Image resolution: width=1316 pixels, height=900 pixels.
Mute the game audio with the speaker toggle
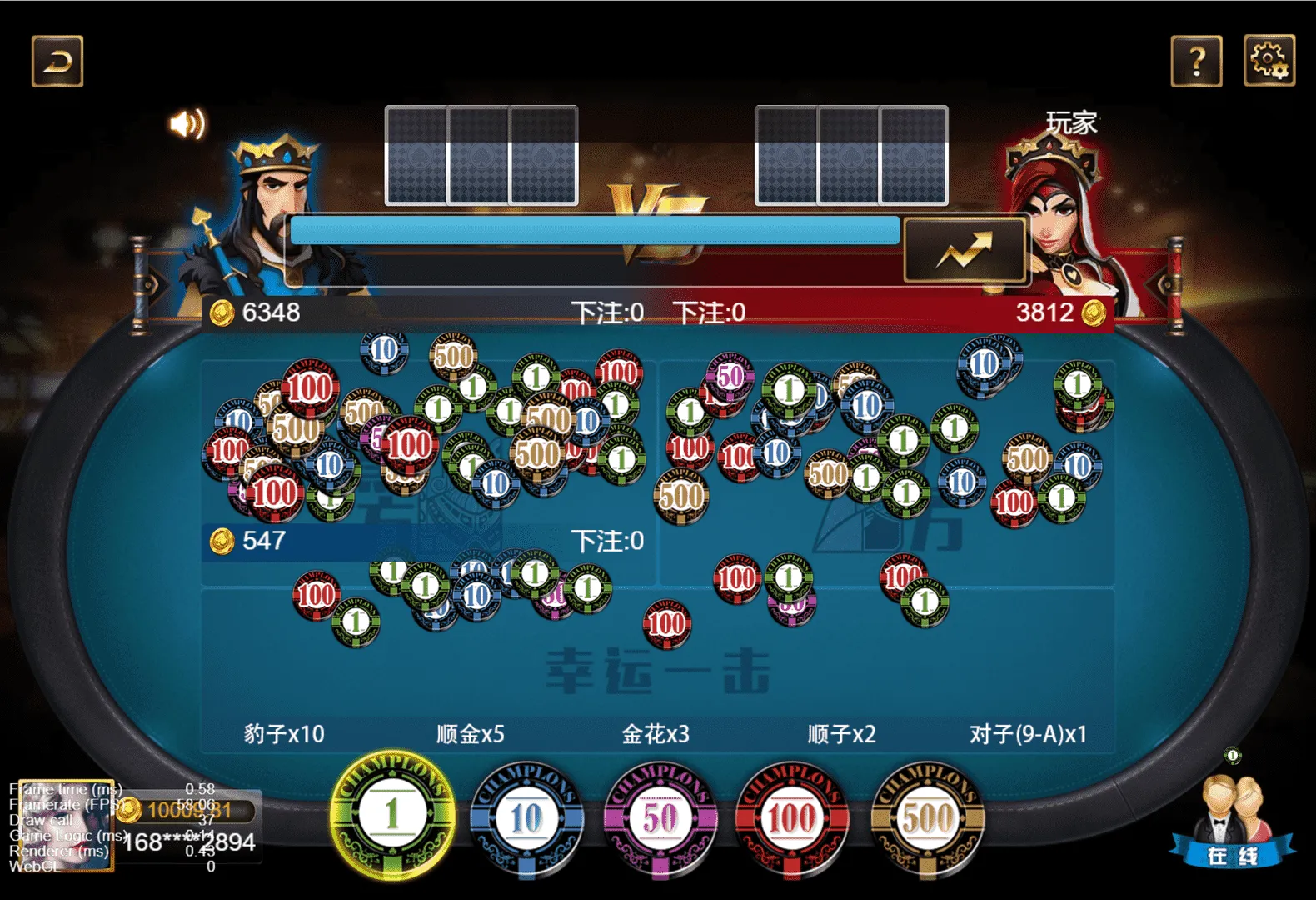[x=188, y=123]
